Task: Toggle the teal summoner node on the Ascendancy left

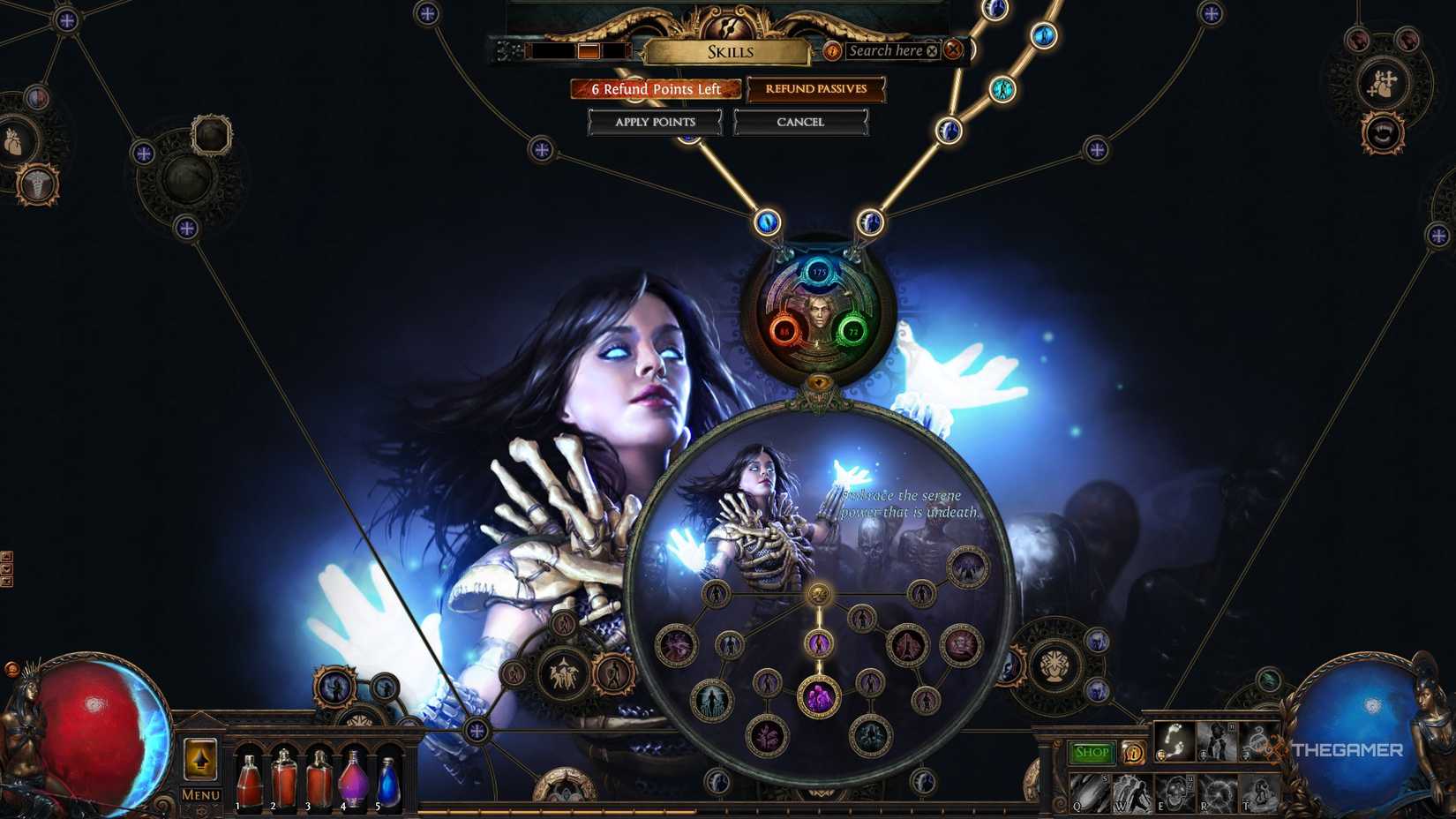Action: coord(710,698)
